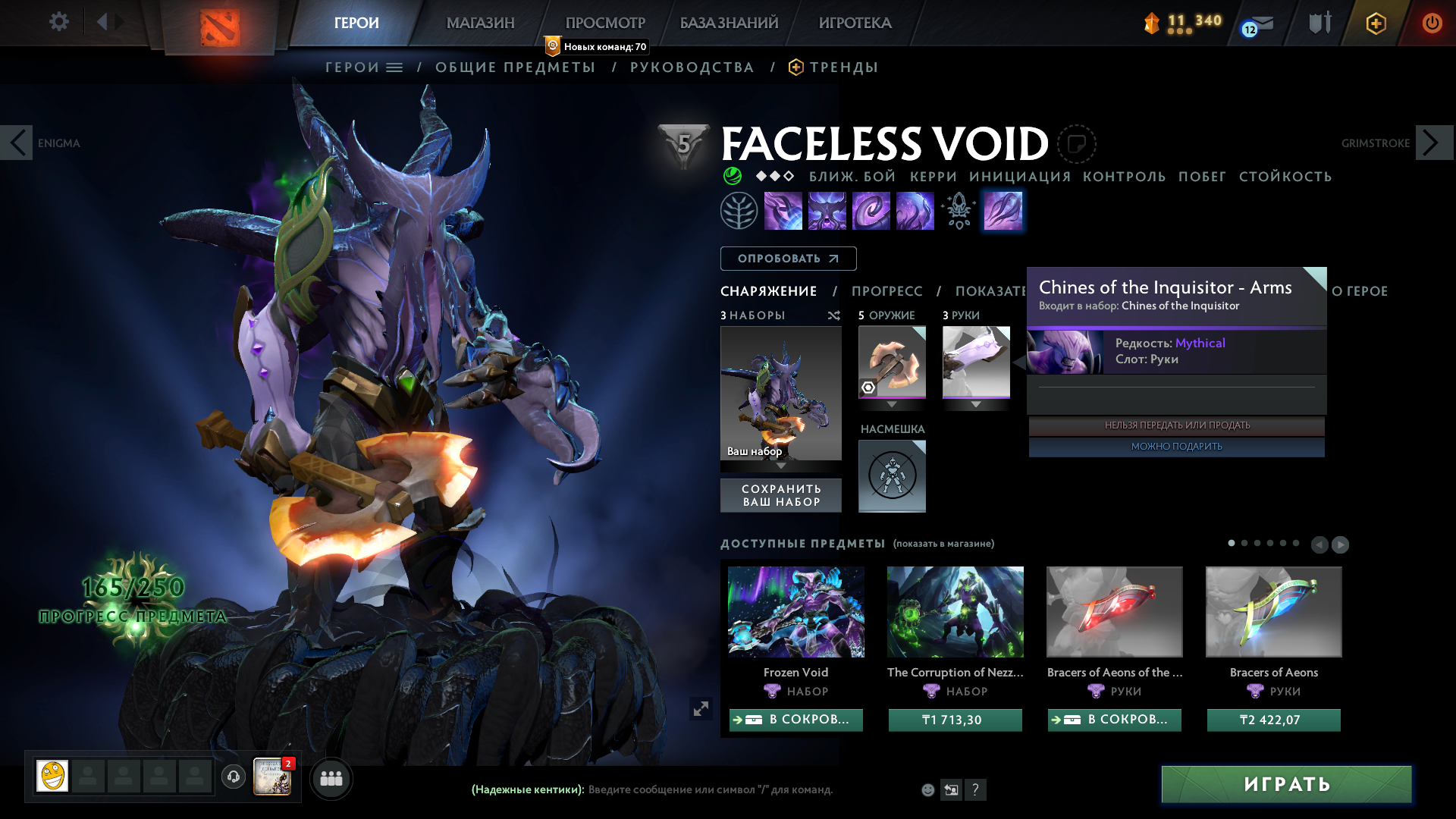Open the Time Dilation ability icon
The height and width of the screenshot is (819, 1456).
[x=827, y=211]
